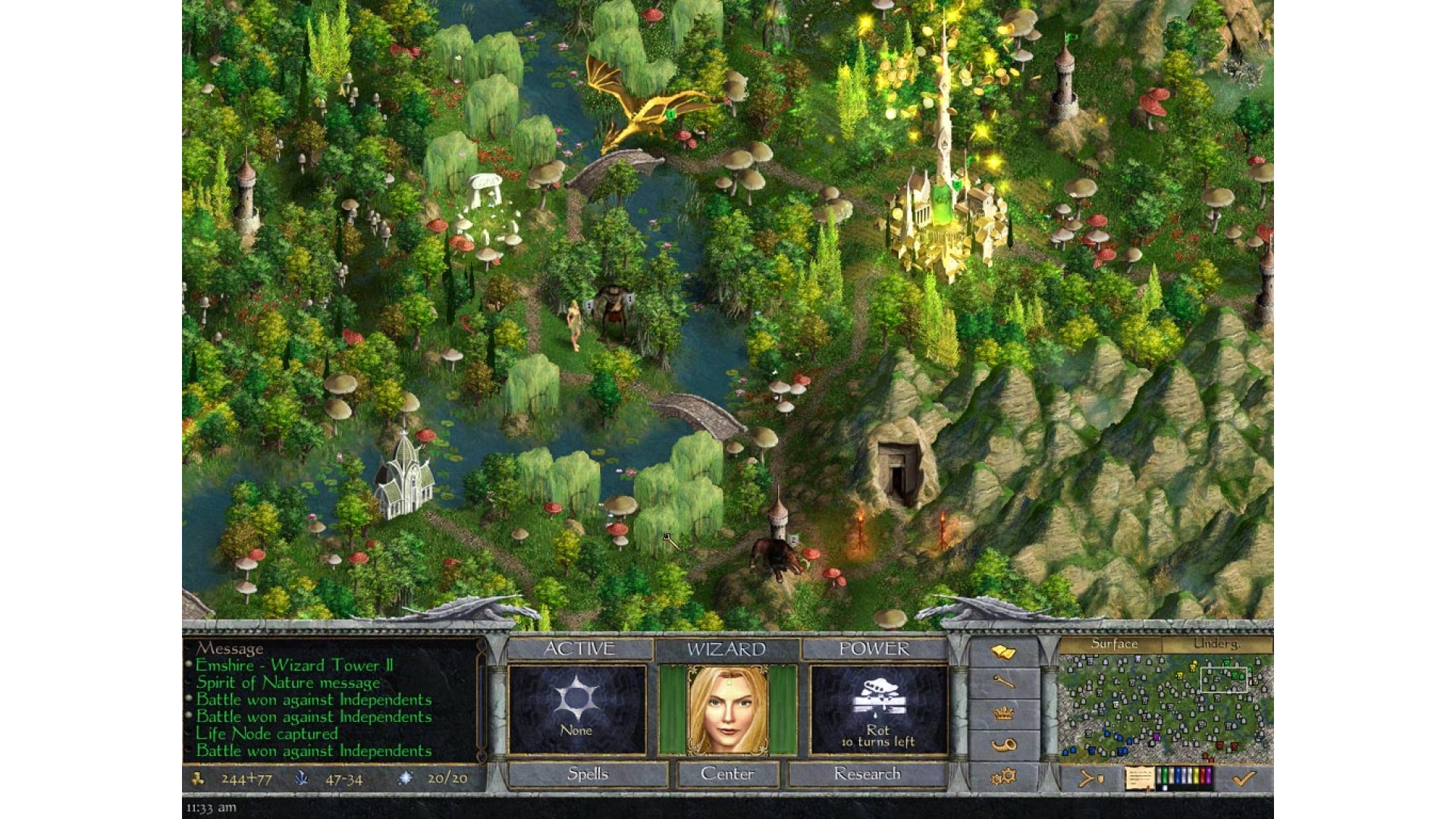The width and height of the screenshot is (1456, 819).
Task: Open the parchment scroll beside the player colors
Action: tap(1139, 778)
